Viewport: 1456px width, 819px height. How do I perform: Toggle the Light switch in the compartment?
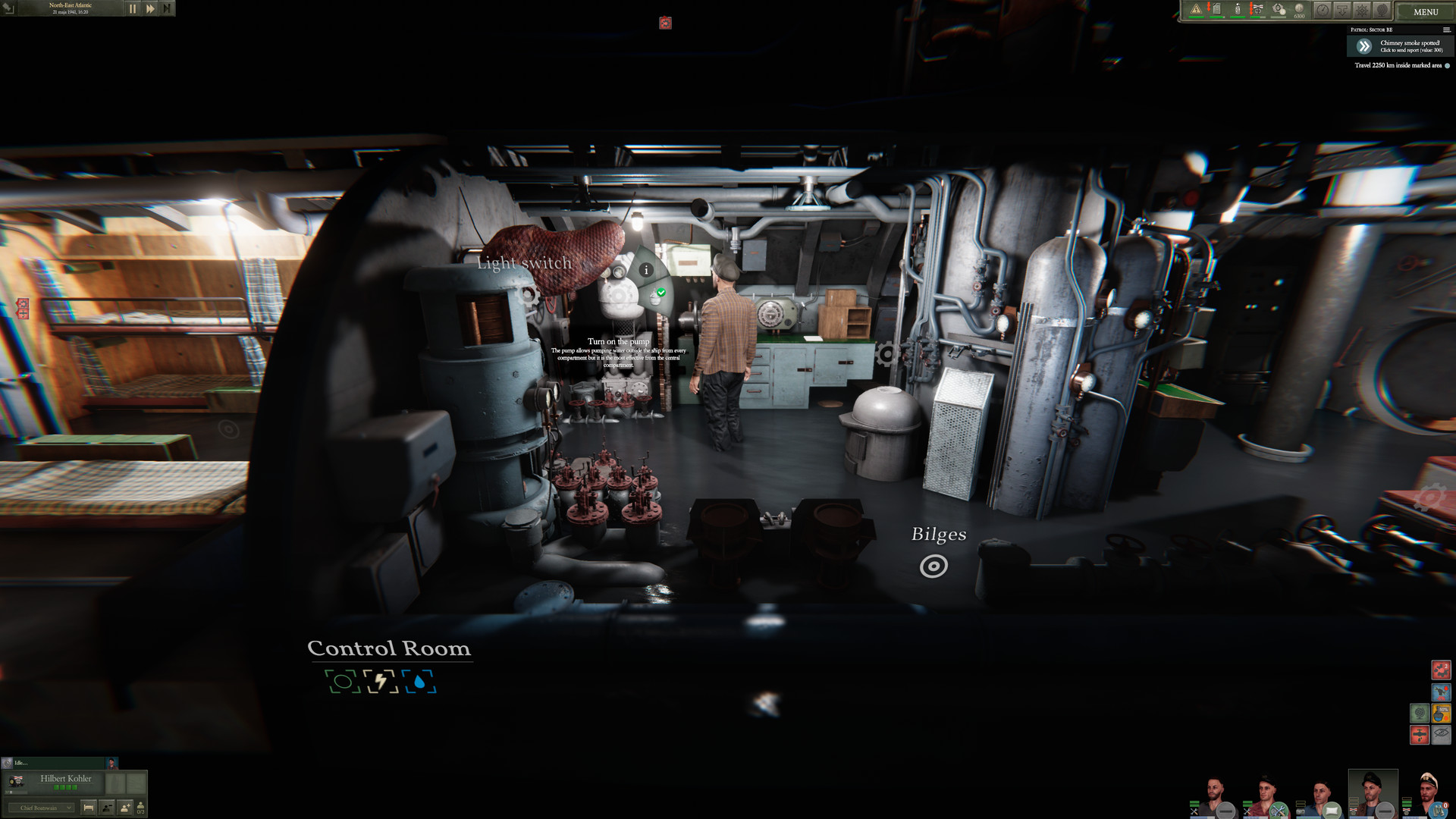pyautogui.click(x=524, y=263)
